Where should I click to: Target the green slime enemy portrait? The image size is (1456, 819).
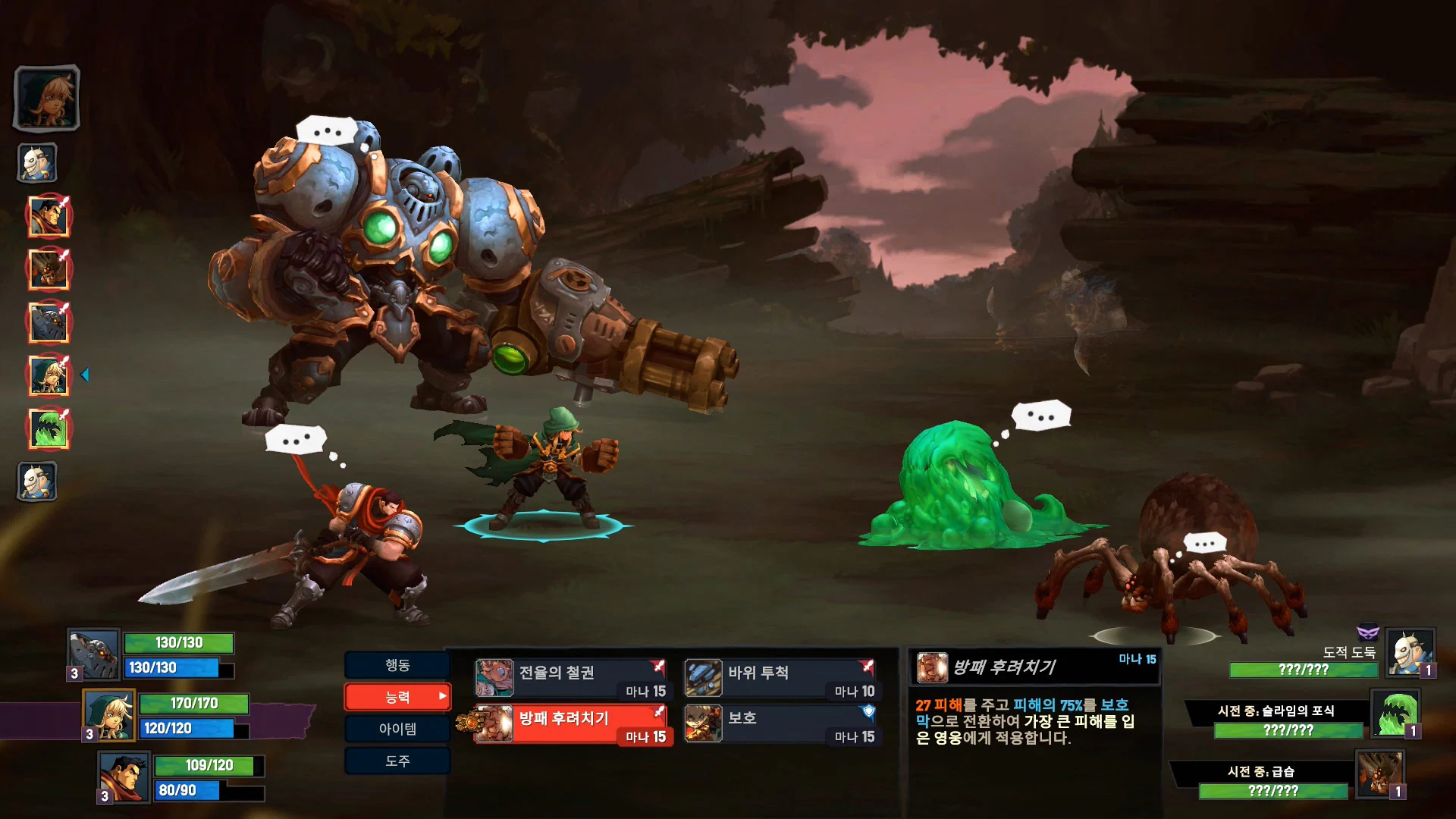click(1395, 714)
